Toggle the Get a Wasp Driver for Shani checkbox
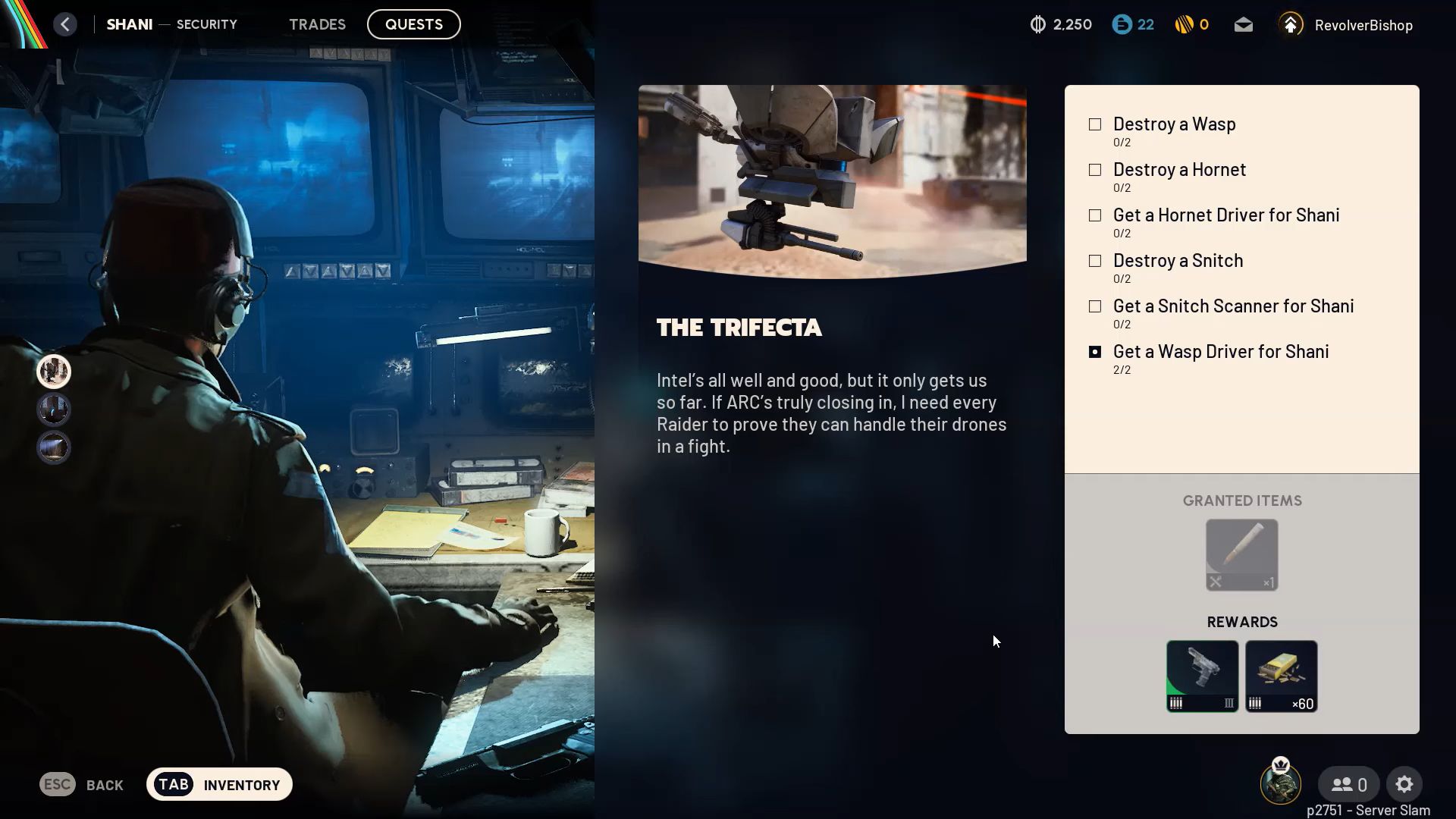The image size is (1456, 819). click(x=1094, y=351)
